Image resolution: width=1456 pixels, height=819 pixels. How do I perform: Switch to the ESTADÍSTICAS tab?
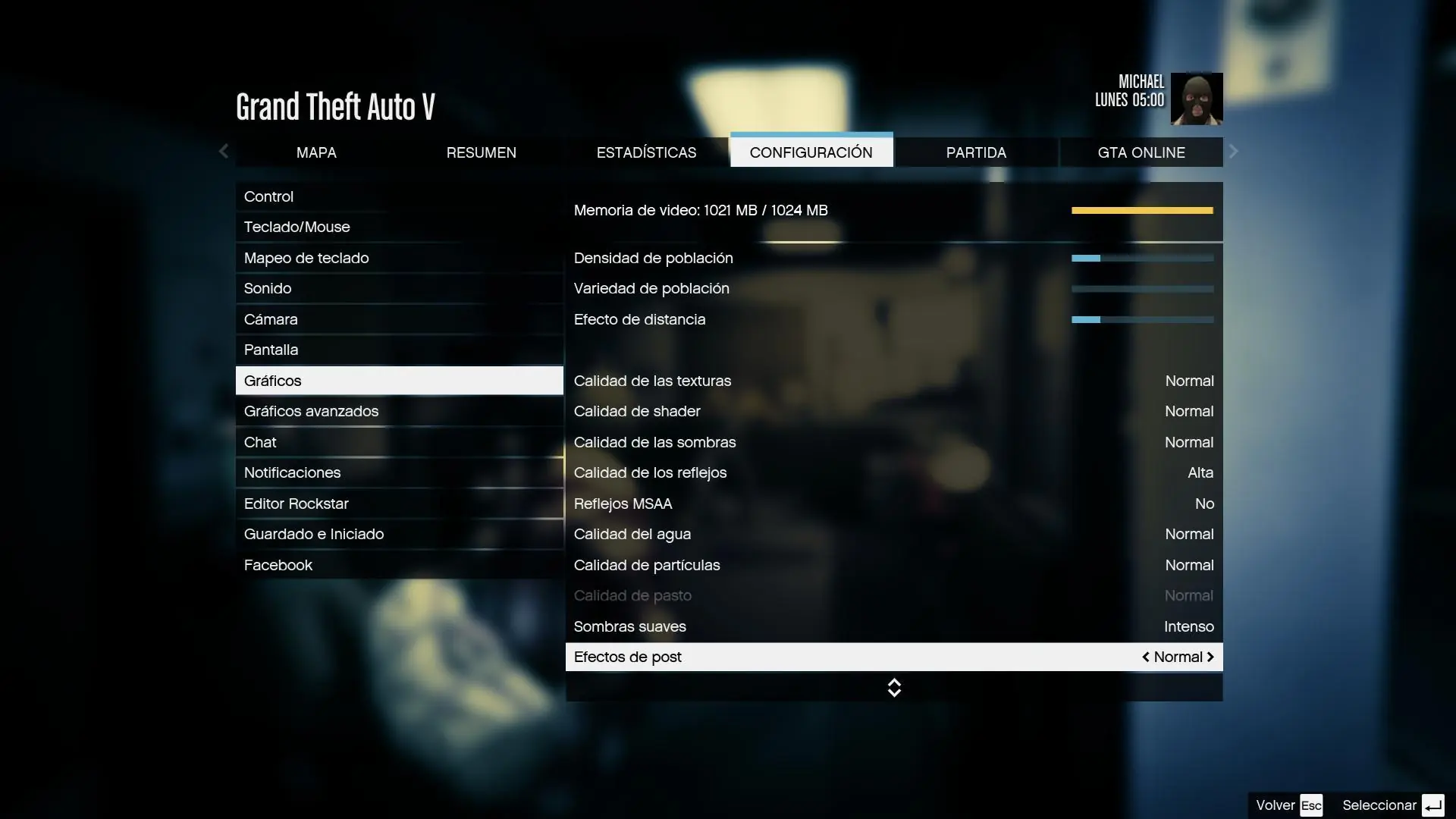click(x=646, y=152)
